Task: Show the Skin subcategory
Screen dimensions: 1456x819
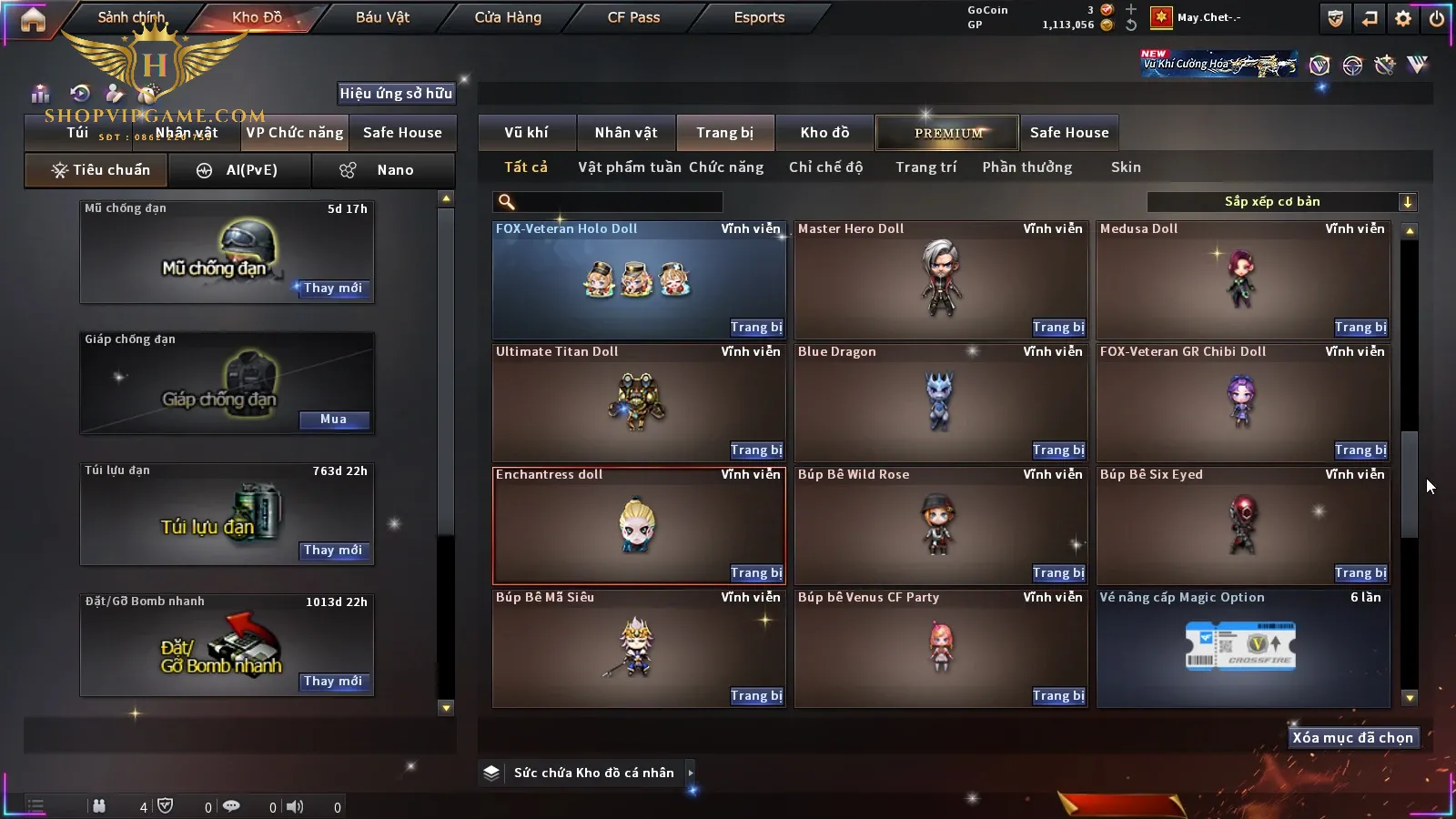Action: (1126, 167)
